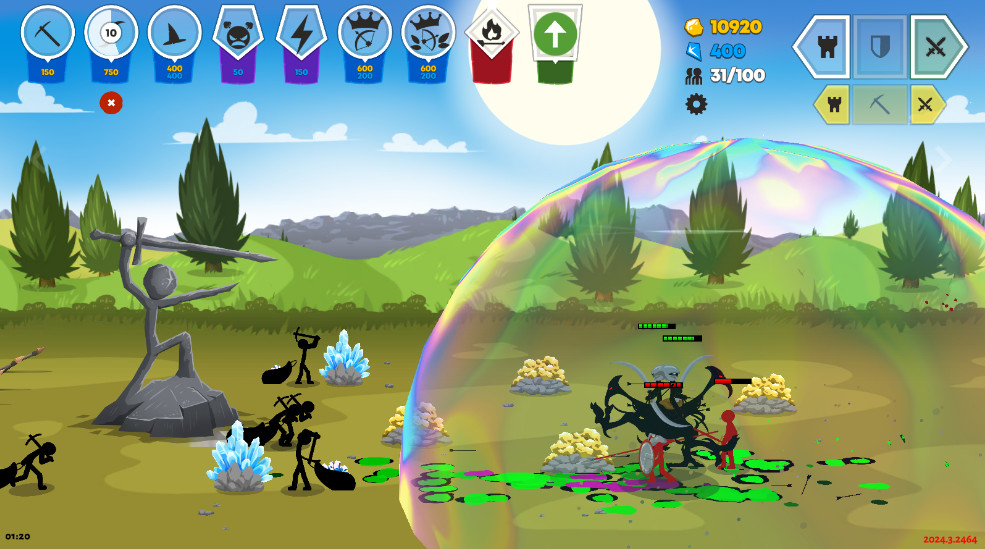Set army to defend with shield button
This screenshot has height=549, width=985.
click(x=880, y=46)
